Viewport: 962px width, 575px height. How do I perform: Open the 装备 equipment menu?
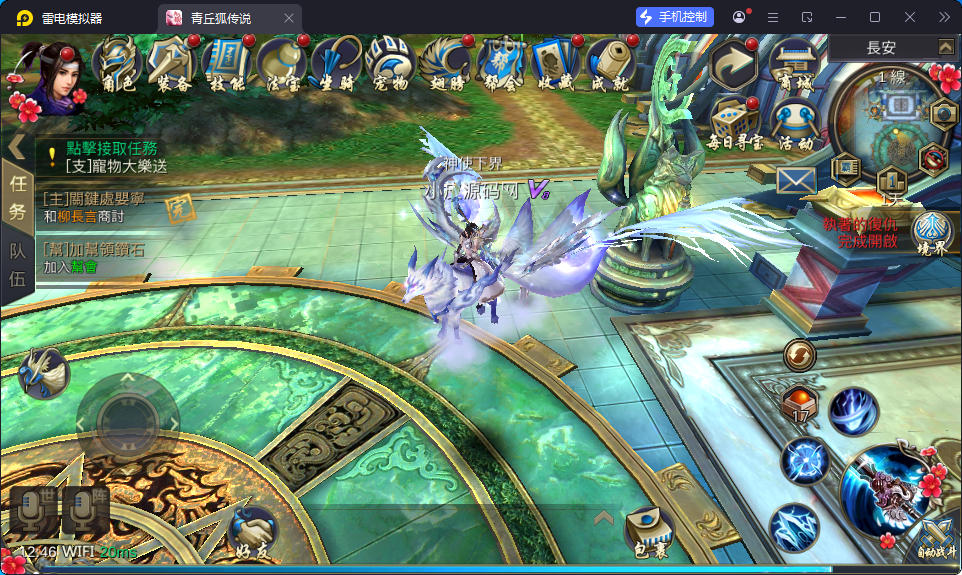pyautogui.click(x=174, y=65)
